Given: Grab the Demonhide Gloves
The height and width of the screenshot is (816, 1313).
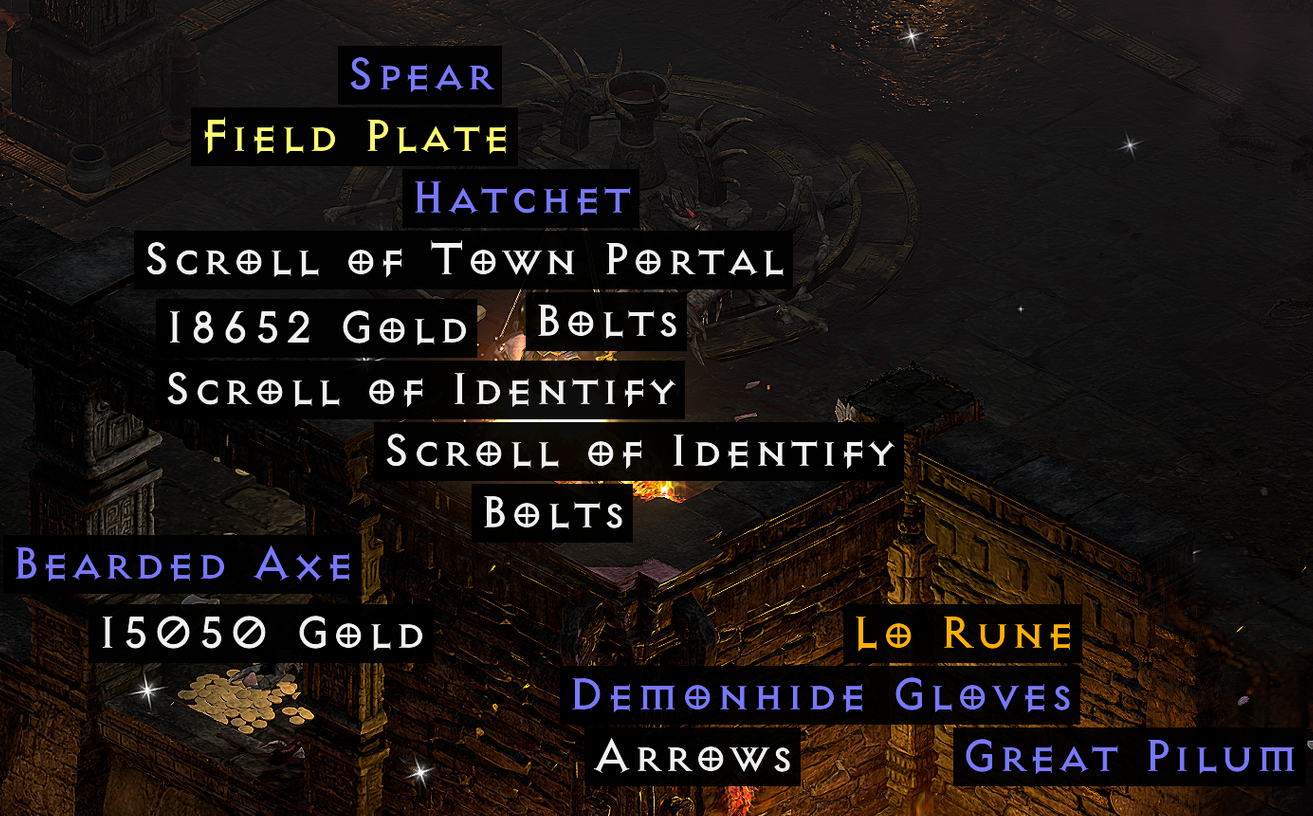Looking at the screenshot, I should coord(821,695).
